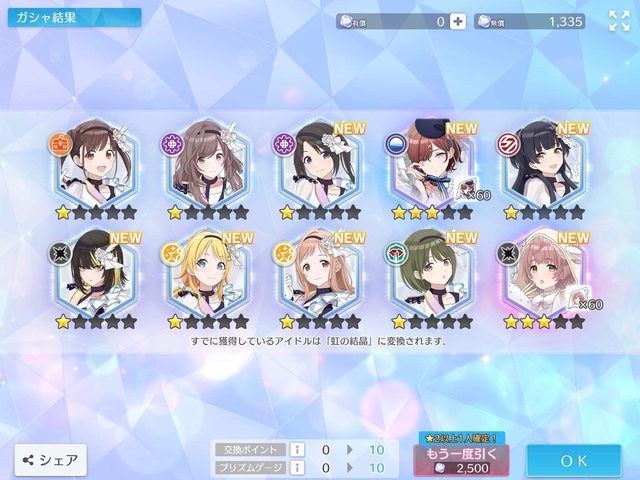This screenshot has height=480, width=640.
Task: Choose the brown-haired idol with purple badge
Action: point(203,163)
